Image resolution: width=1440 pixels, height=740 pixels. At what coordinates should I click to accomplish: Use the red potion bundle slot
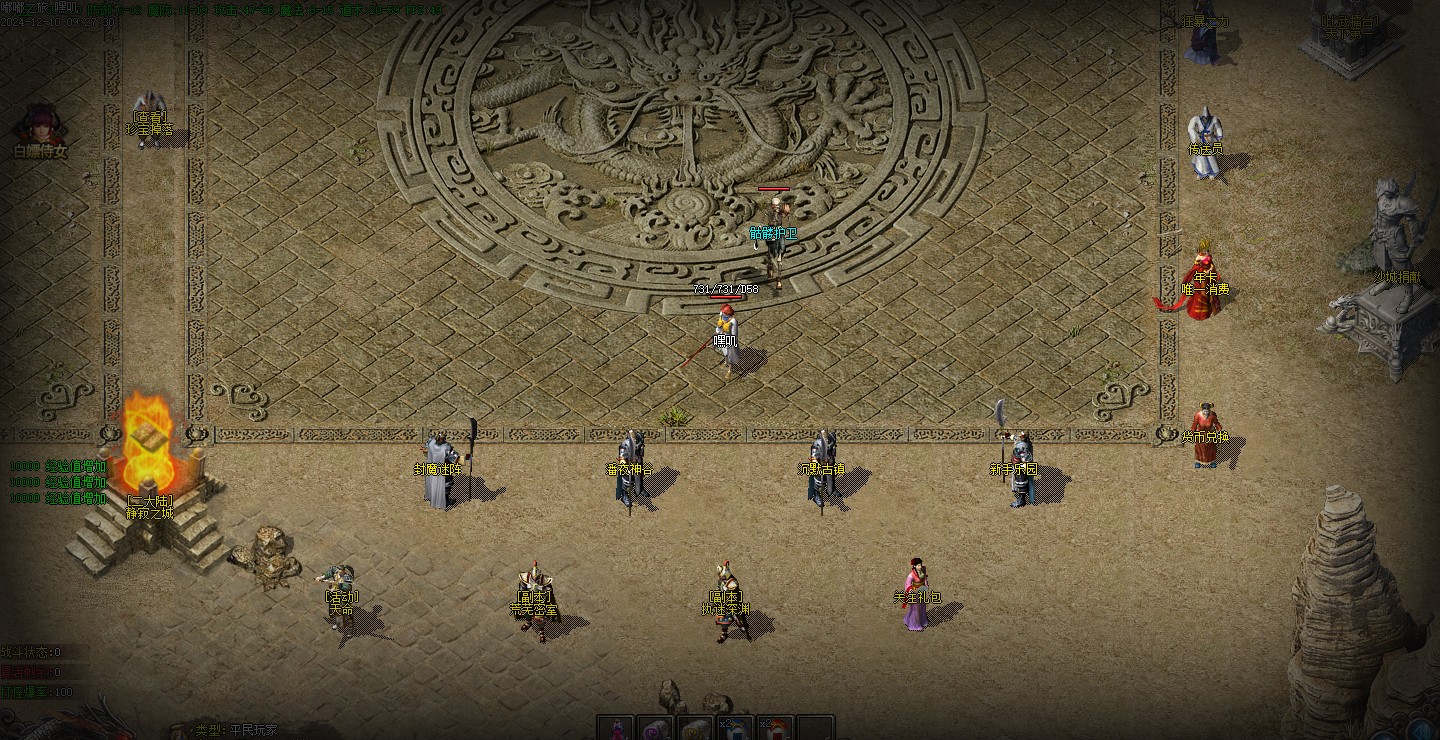click(775, 729)
